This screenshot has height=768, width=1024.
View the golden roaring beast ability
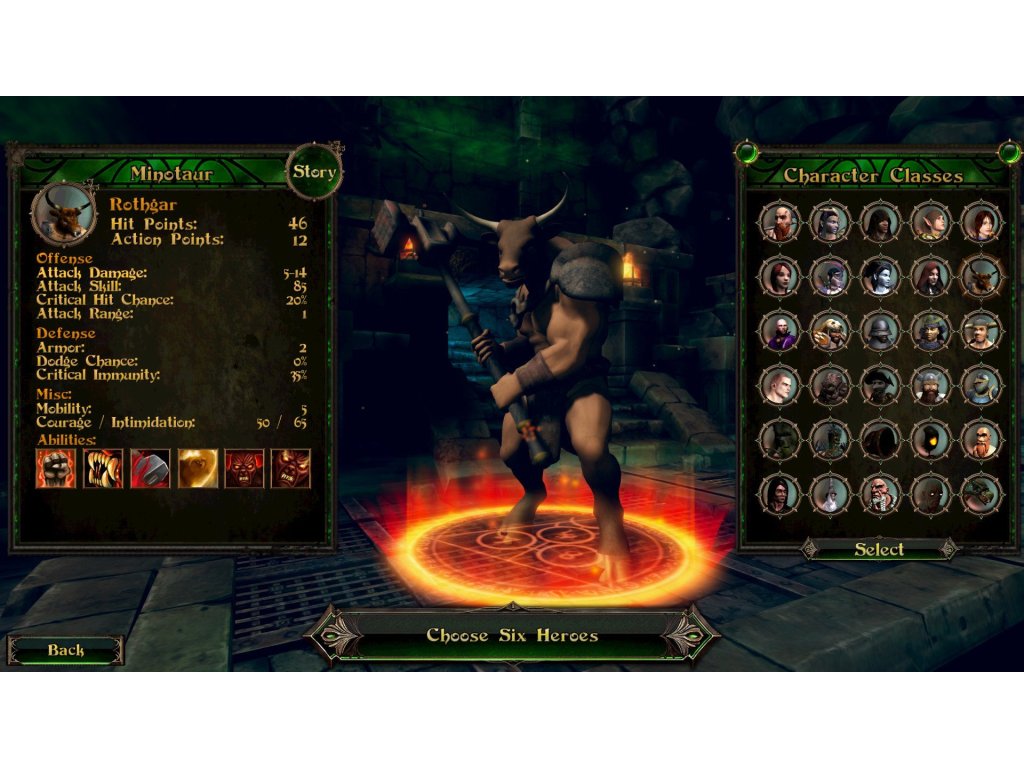(197, 468)
